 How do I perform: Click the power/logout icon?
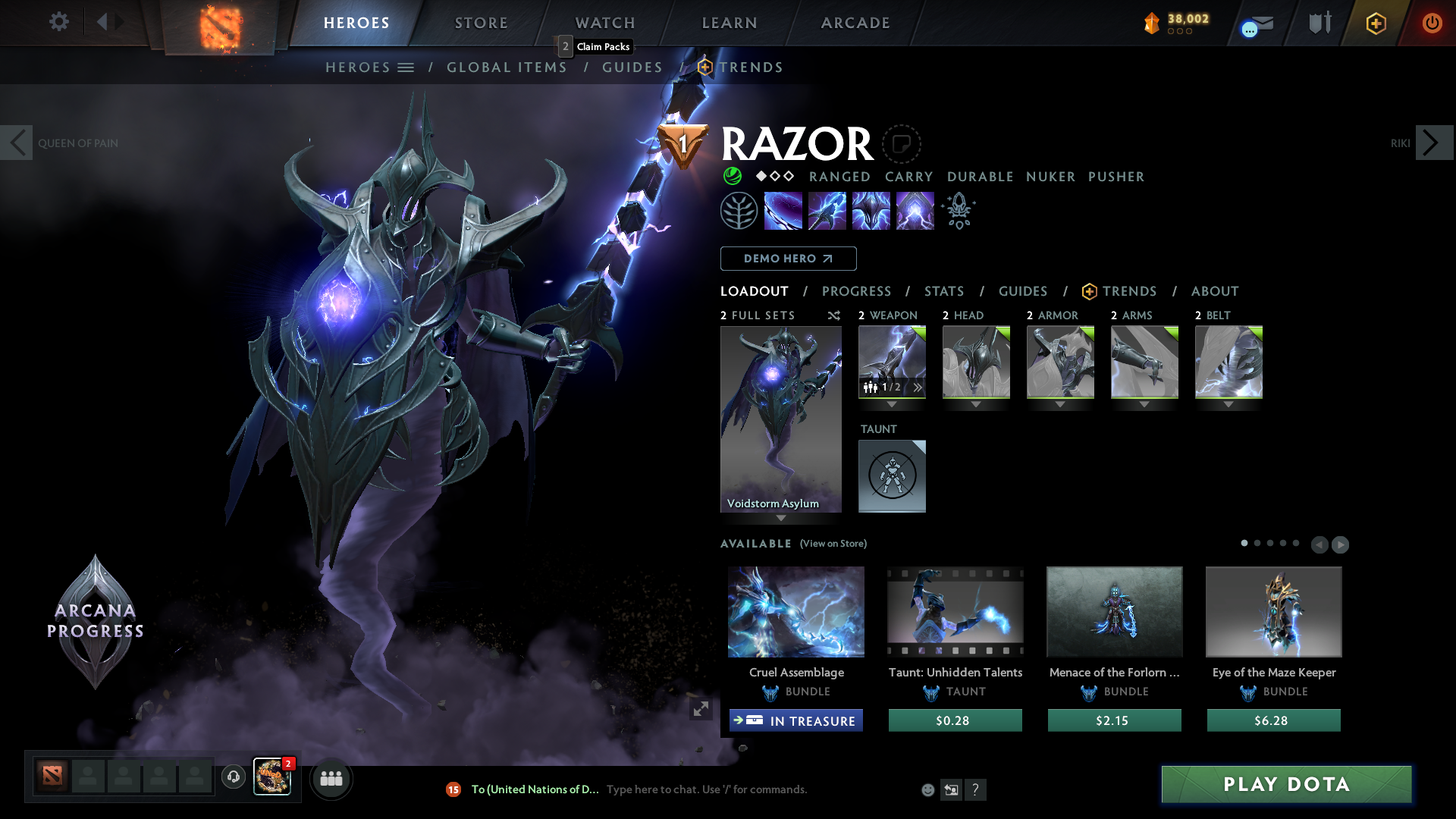1432,23
